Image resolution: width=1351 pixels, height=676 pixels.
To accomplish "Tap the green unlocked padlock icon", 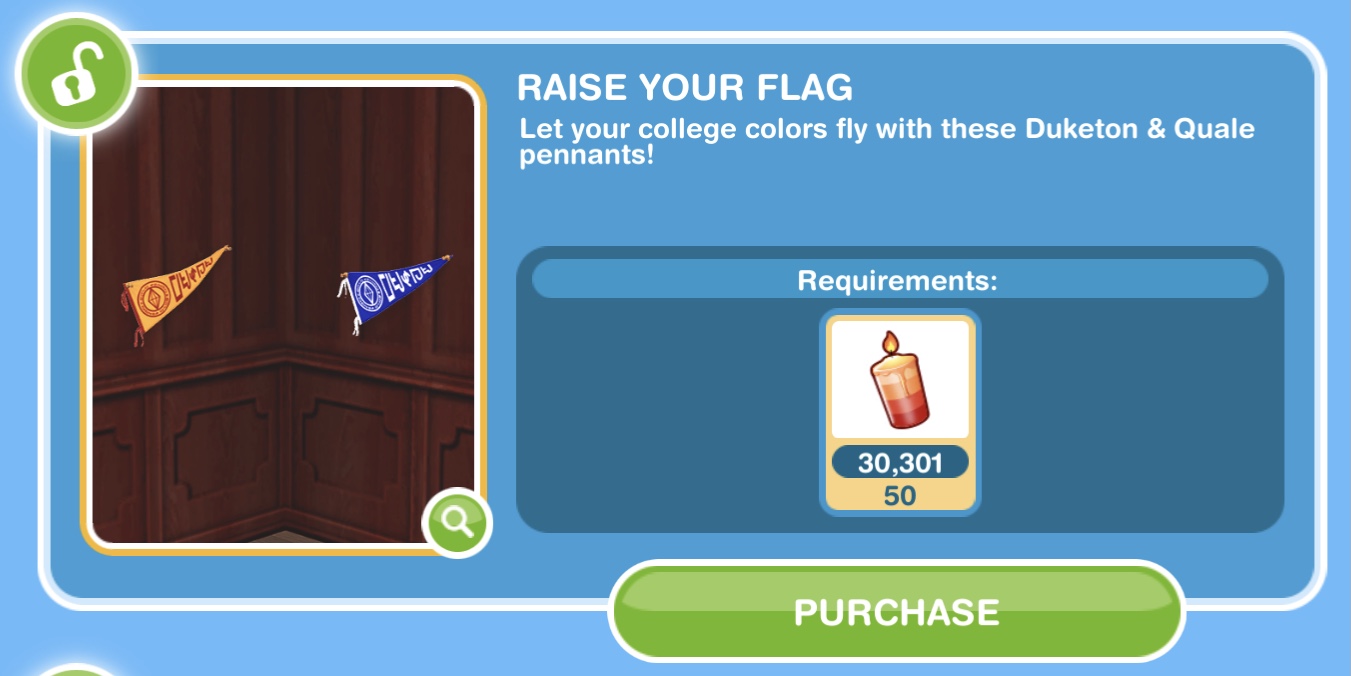I will (75, 76).
